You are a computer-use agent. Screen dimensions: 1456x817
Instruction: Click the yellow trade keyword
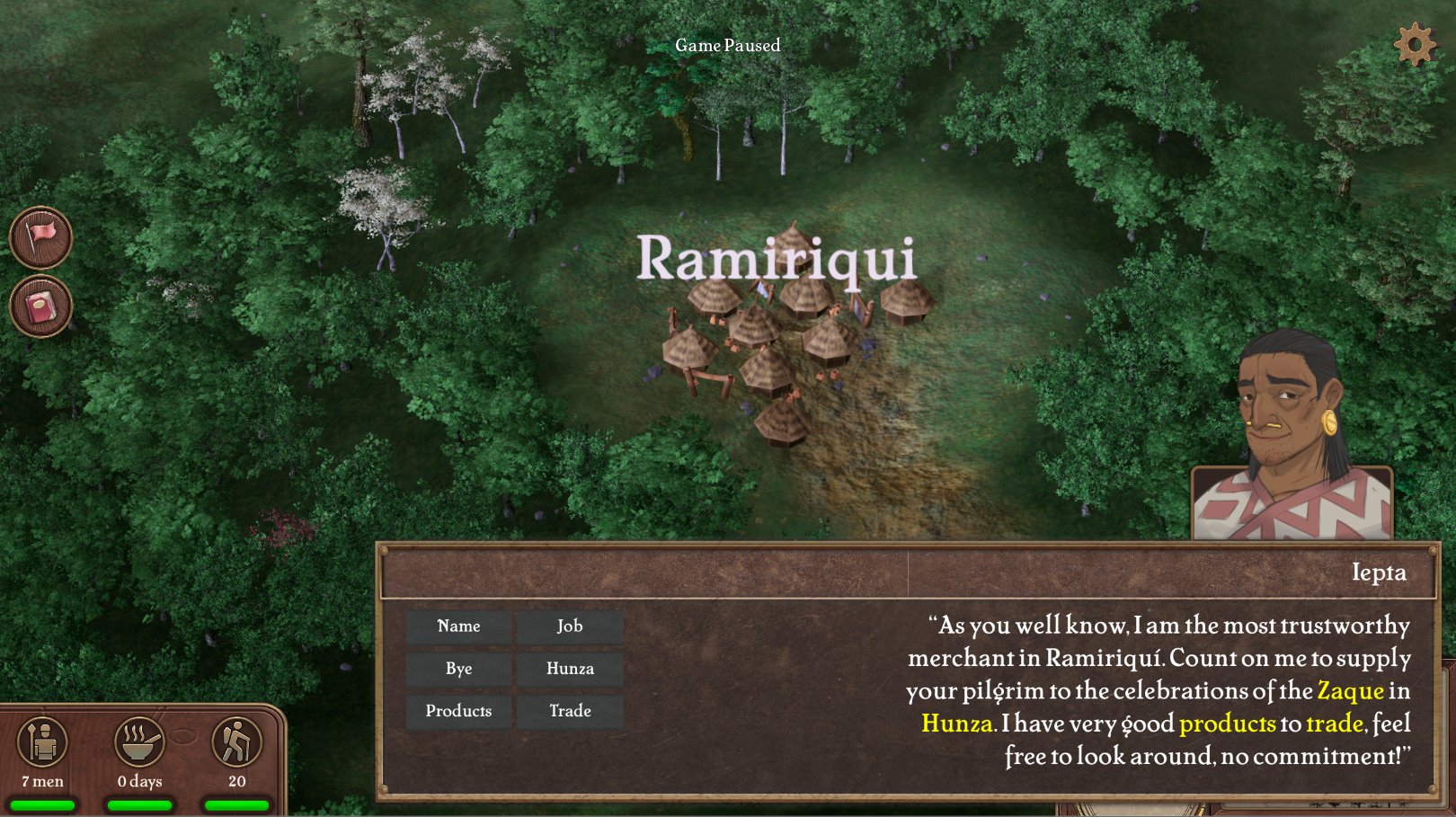[x=1334, y=724]
